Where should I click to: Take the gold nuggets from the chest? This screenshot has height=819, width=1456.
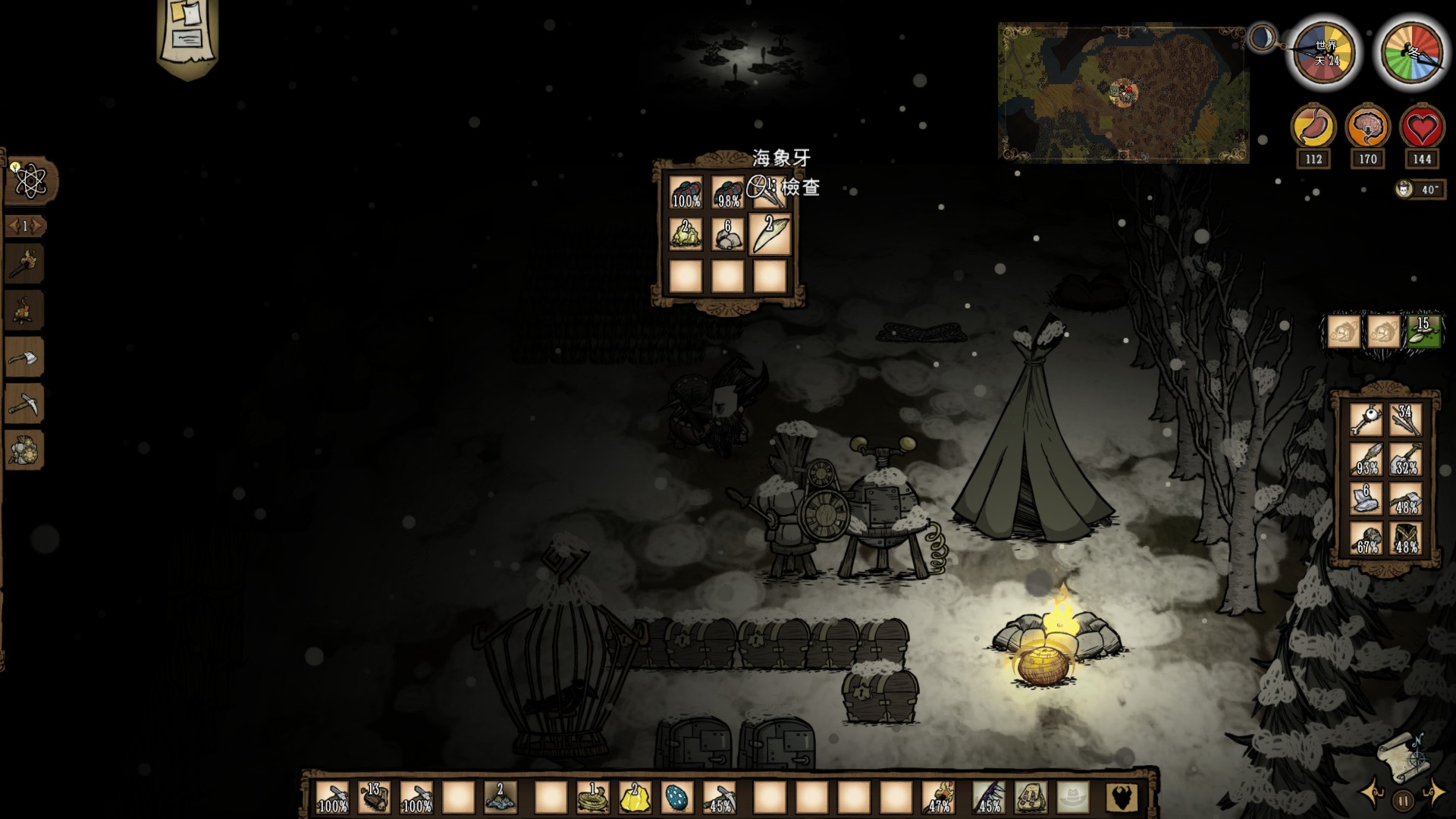[686, 234]
